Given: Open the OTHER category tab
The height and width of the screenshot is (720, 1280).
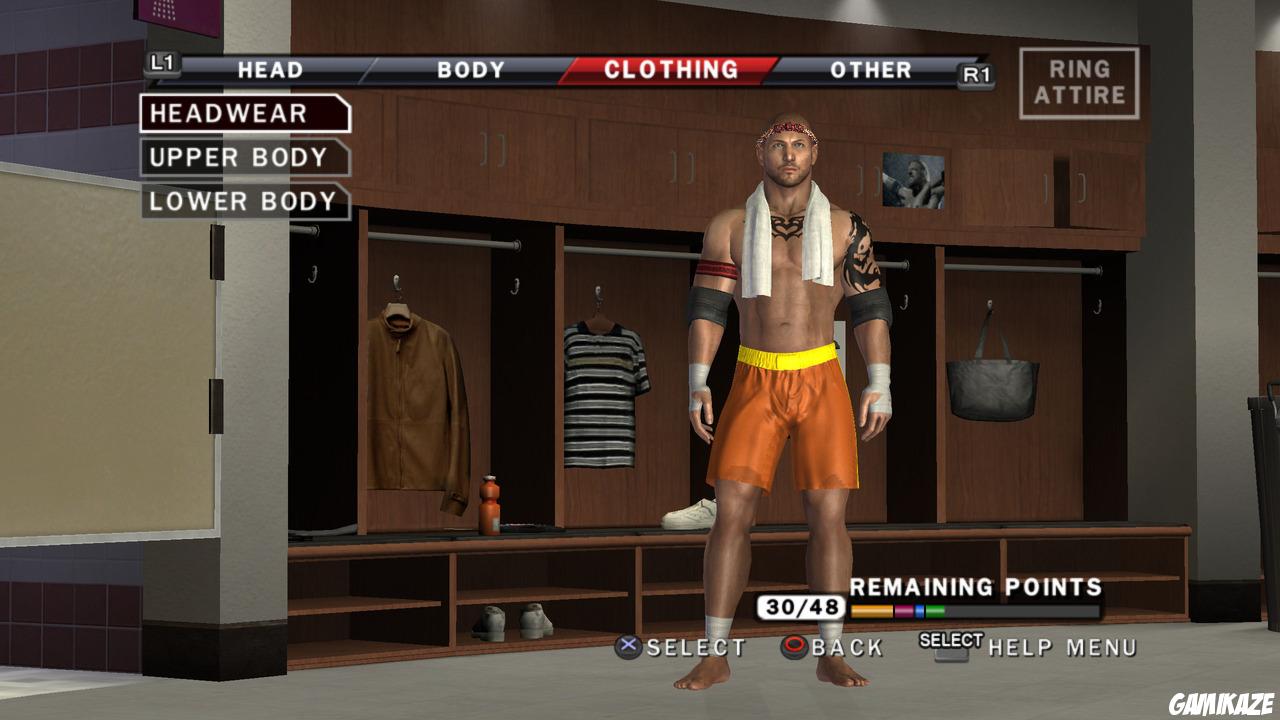Looking at the screenshot, I should tap(870, 70).
